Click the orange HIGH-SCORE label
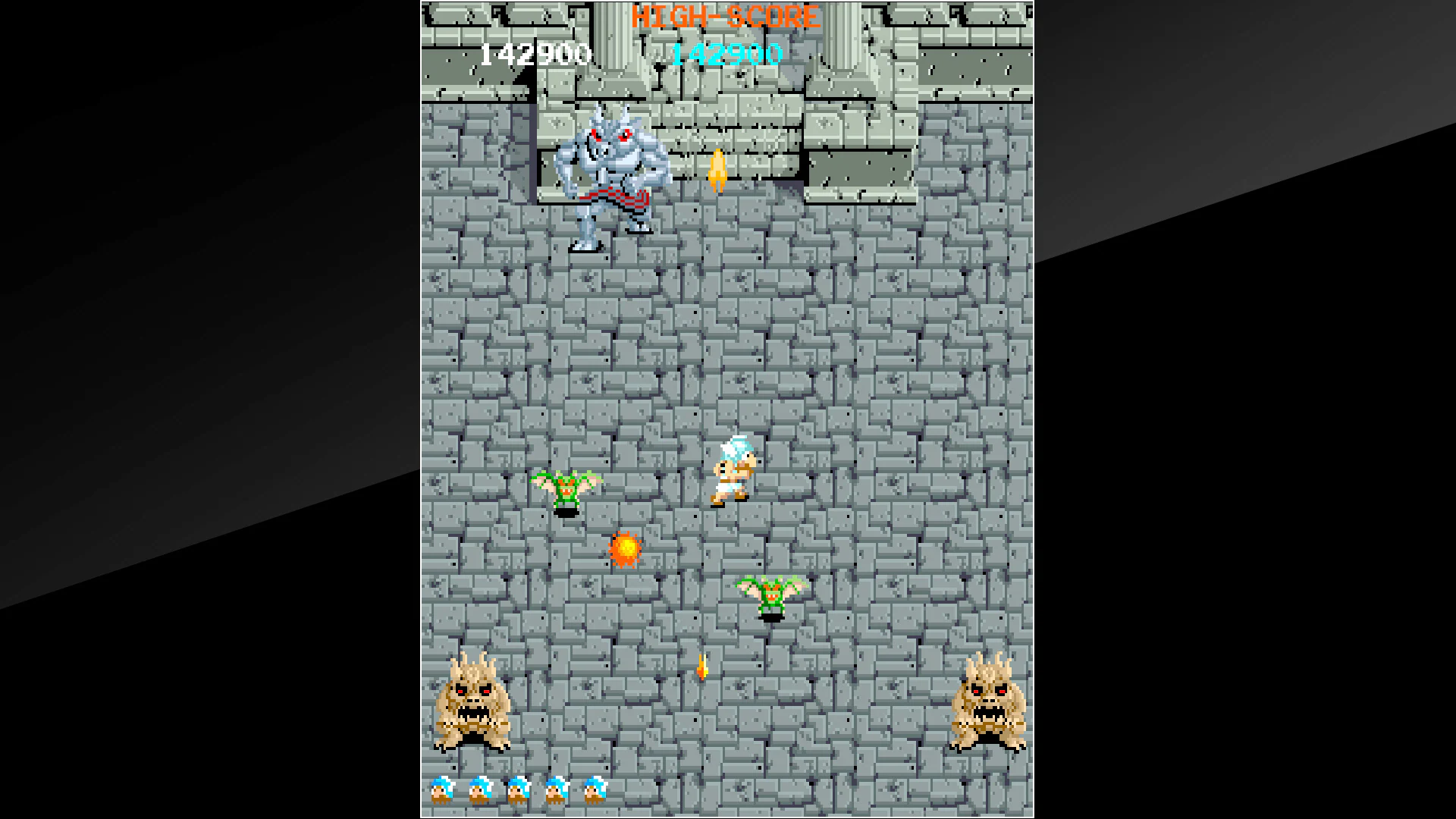The width and height of the screenshot is (1456, 819). [726, 15]
